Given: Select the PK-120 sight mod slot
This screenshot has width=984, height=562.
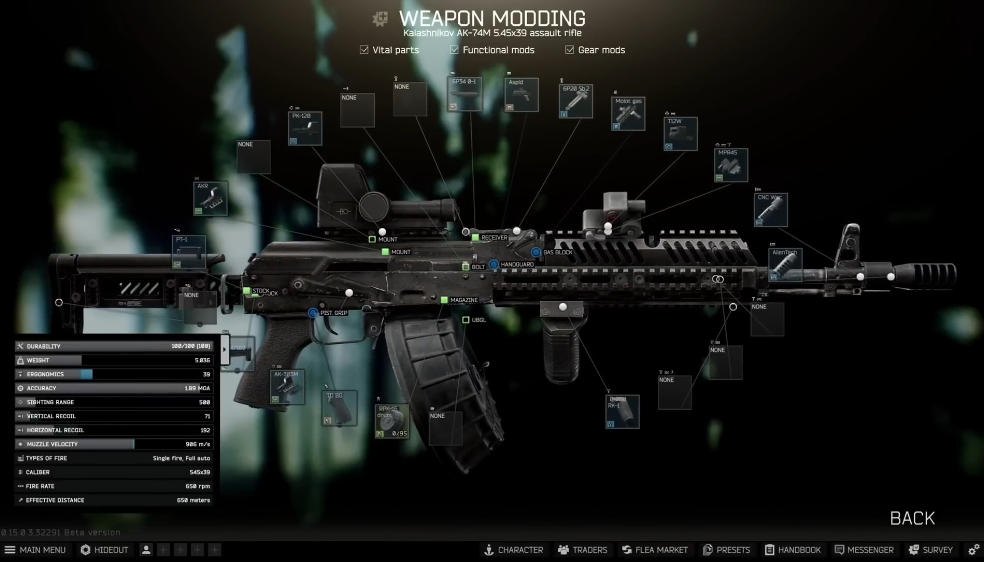Looking at the screenshot, I should point(305,129).
